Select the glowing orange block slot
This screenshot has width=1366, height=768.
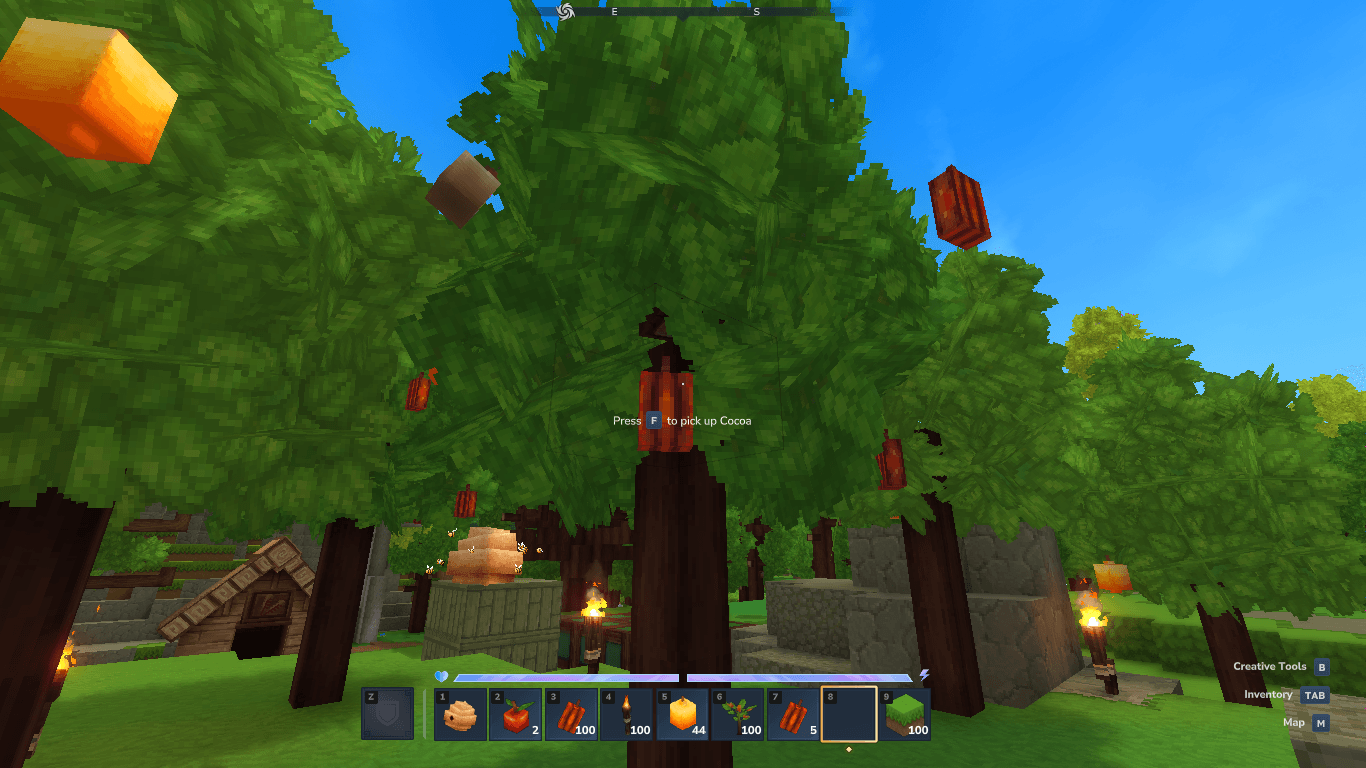click(683, 714)
